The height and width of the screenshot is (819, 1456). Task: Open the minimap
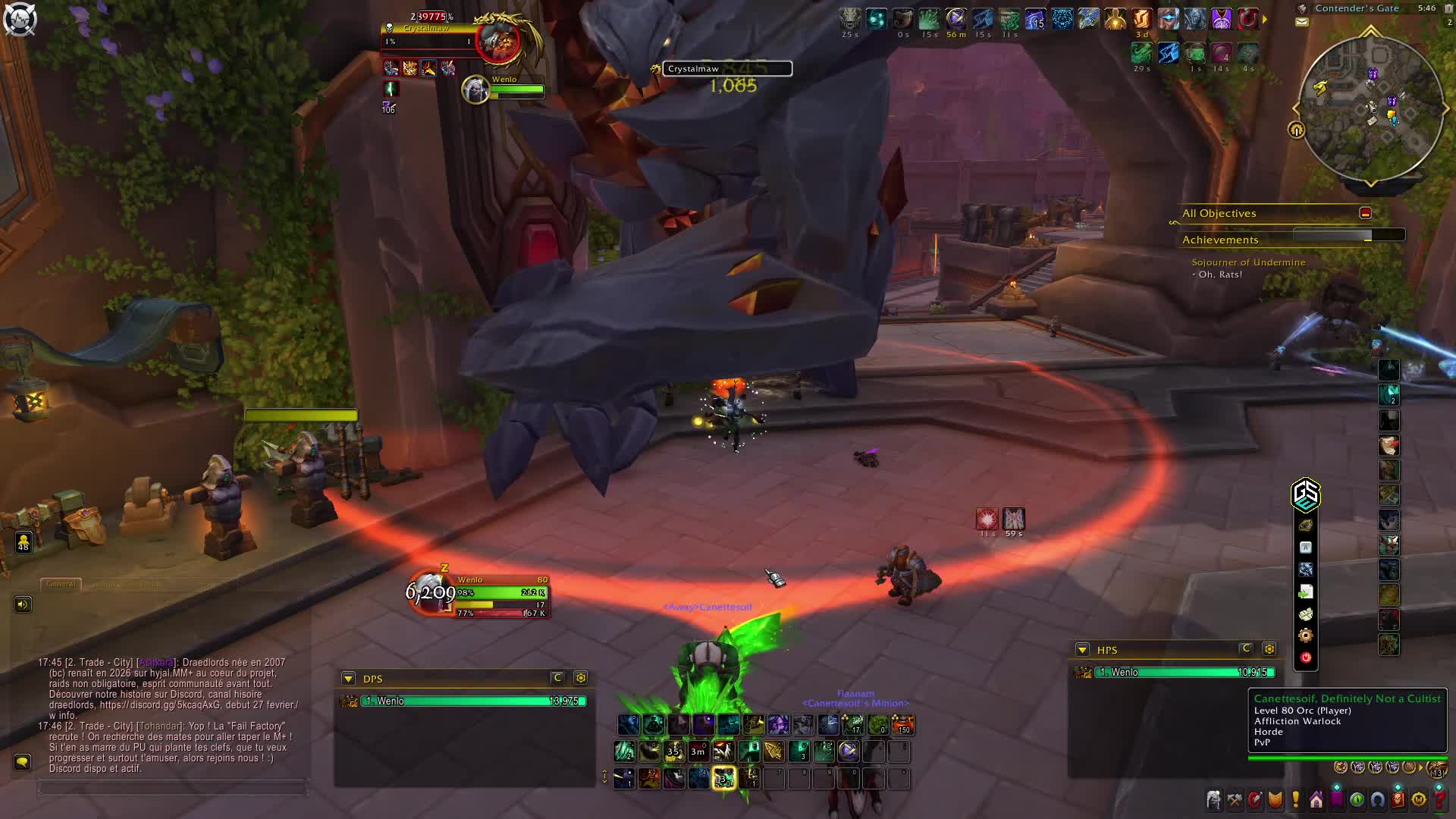coord(1371,110)
